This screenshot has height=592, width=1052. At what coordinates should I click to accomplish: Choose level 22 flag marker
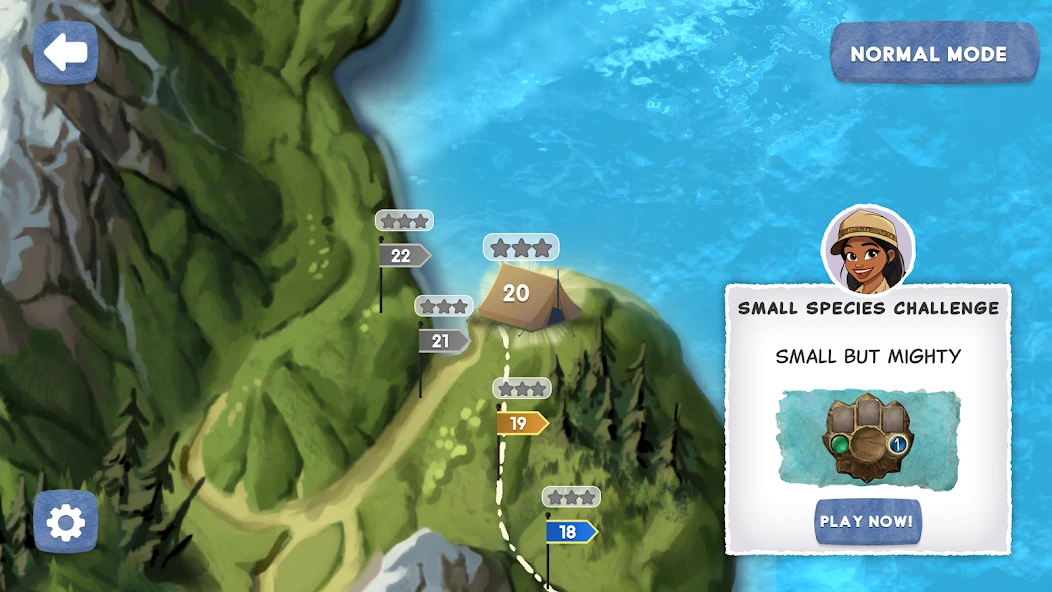point(403,256)
